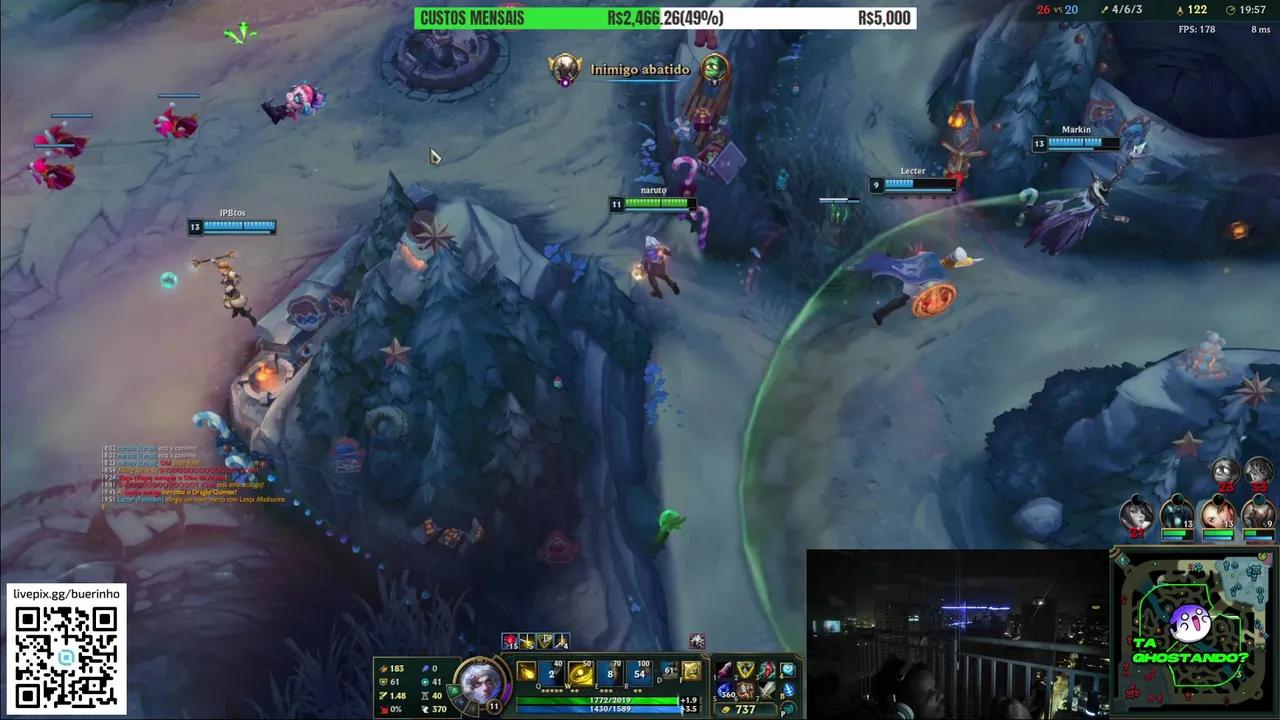Select the E ability icon
Viewport: 1280px width, 720px height.
609,673
